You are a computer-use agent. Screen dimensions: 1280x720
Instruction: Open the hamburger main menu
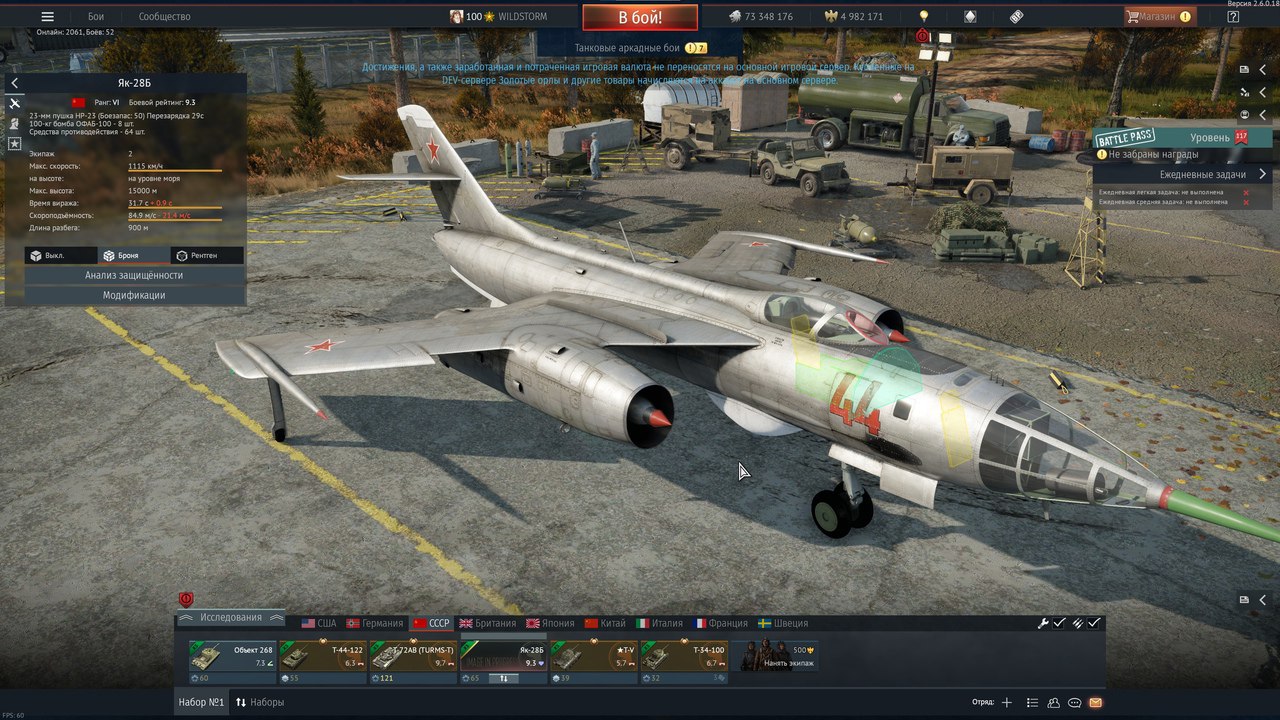pos(47,17)
